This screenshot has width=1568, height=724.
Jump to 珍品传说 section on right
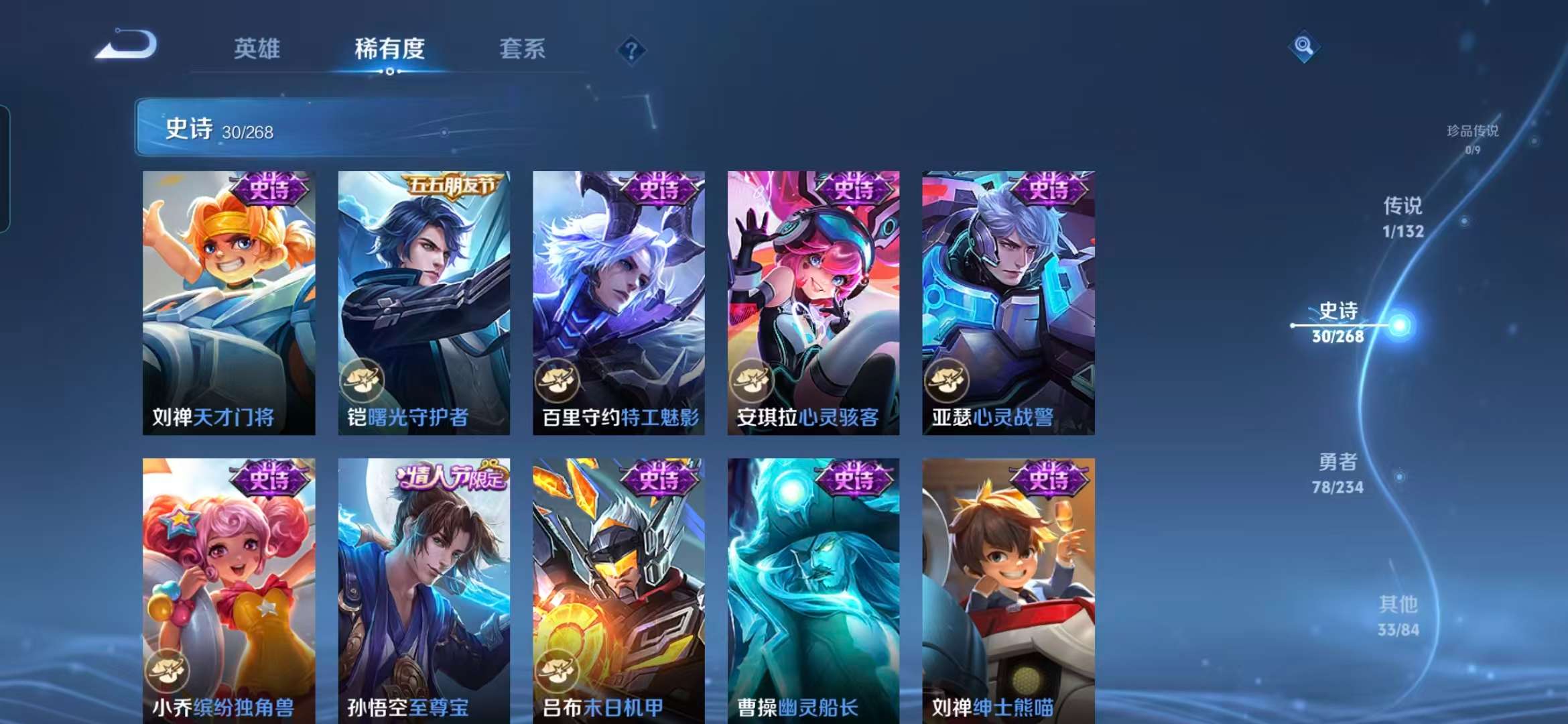pos(1473,133)
